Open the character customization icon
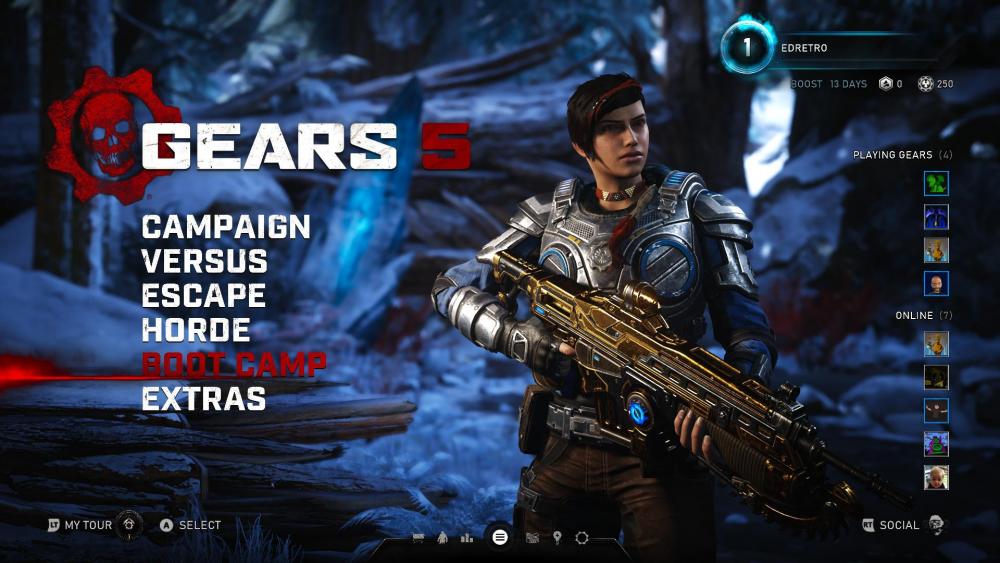This screenshot has width=1000, height=563. coord(442,538)
